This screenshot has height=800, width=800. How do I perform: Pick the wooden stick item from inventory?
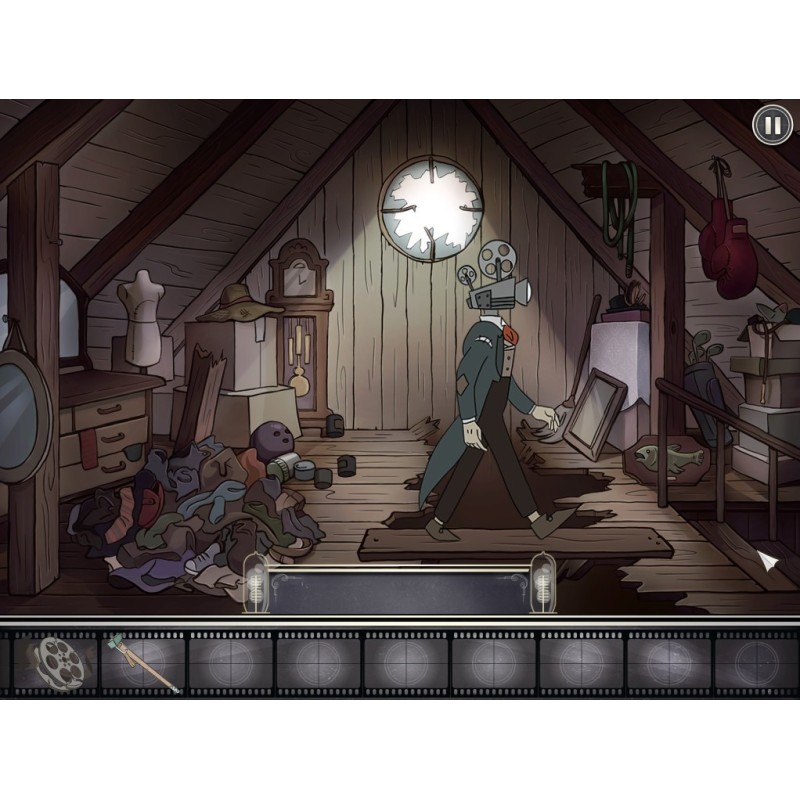(x=143, y=662)
